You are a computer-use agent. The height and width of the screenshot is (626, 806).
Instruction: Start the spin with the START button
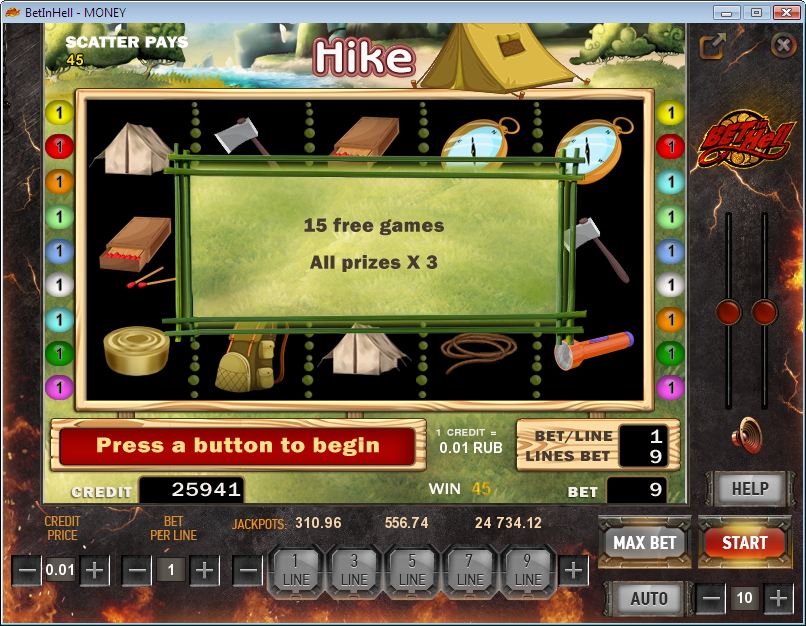coord(744,543)
